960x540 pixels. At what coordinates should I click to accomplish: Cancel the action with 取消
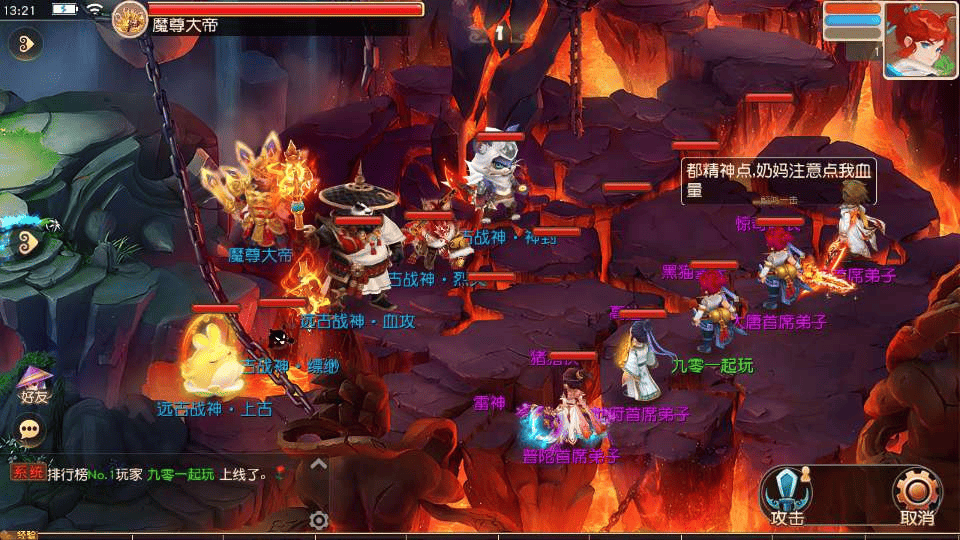[918, 495]
